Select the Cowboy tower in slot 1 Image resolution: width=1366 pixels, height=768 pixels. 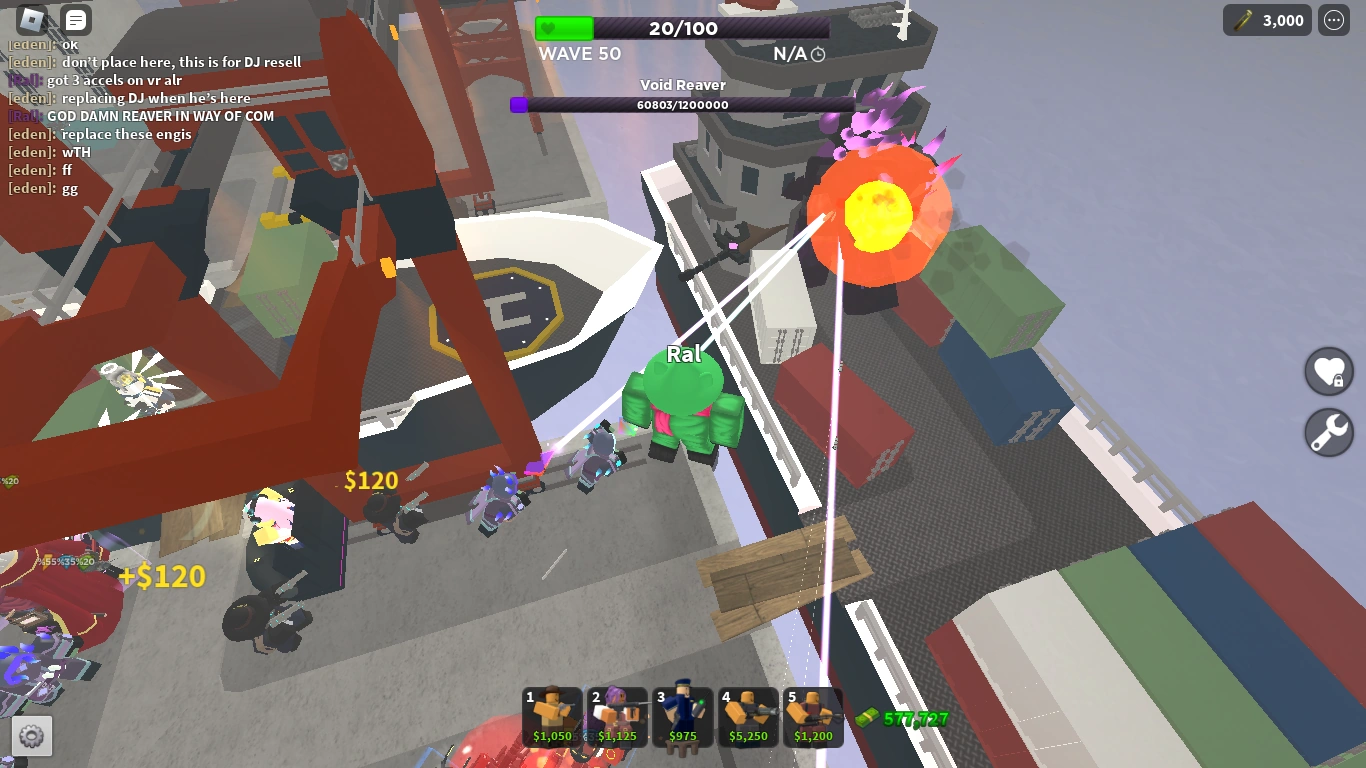(550, 717)
